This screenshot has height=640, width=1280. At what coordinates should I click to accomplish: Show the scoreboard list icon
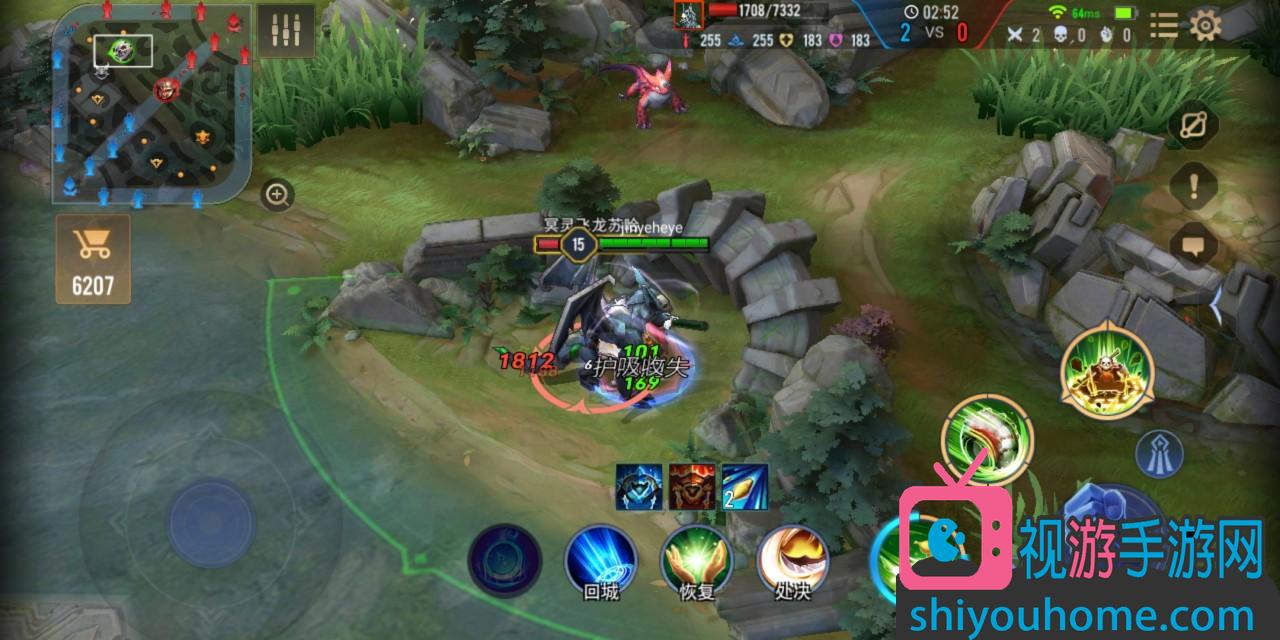[1163, 25]
